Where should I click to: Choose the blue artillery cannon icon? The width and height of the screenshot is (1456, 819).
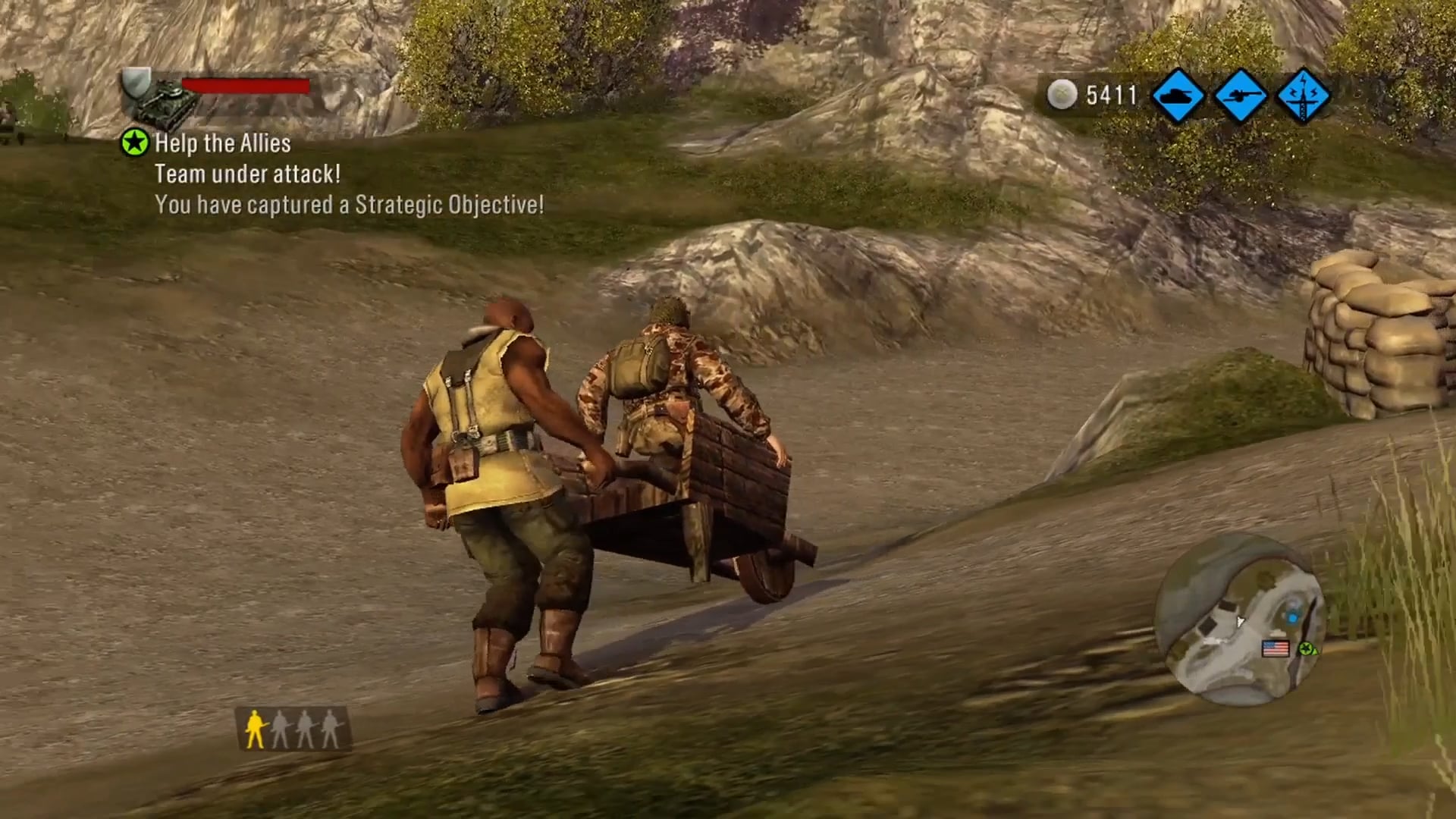click(1241, 96)
